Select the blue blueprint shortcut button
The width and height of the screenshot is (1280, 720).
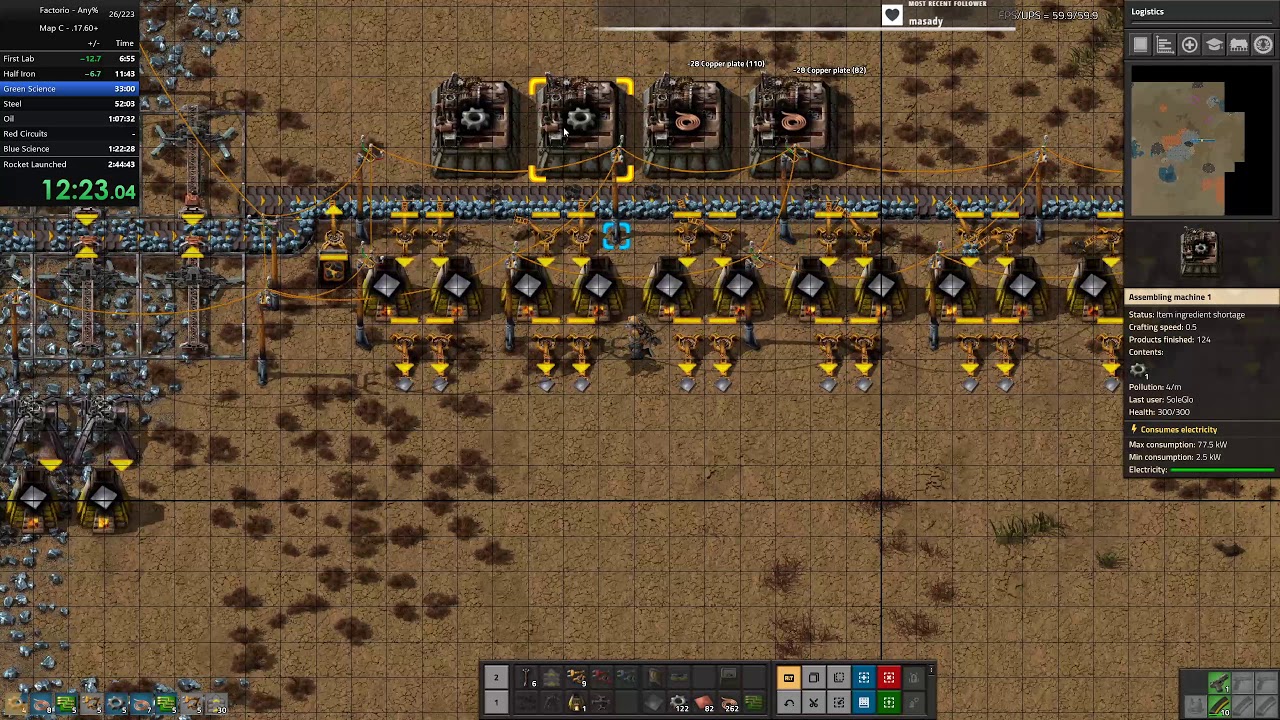864,678
